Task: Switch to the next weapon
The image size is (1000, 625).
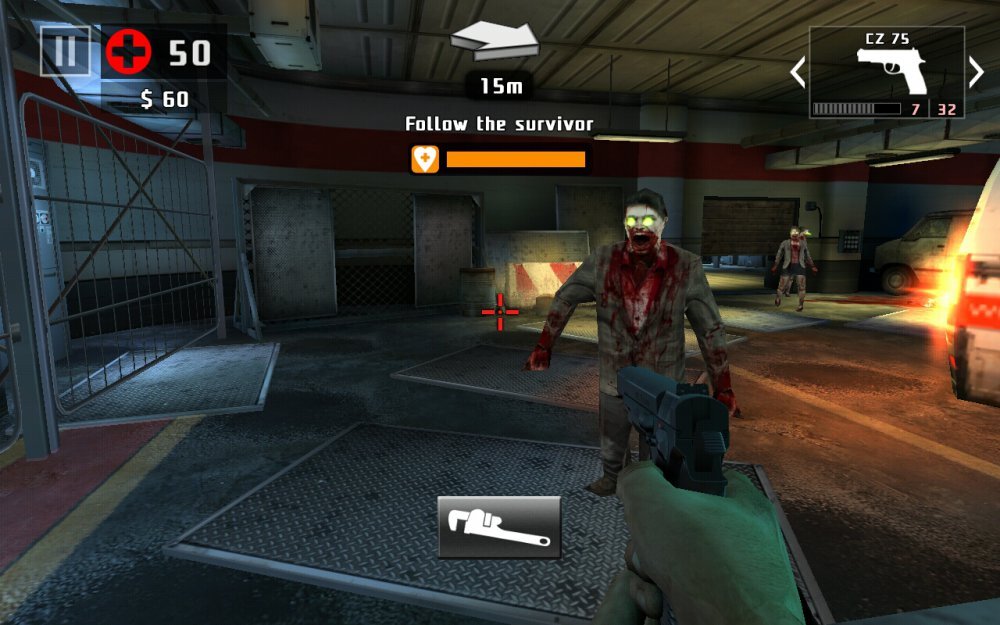Action: coord(976,72)
